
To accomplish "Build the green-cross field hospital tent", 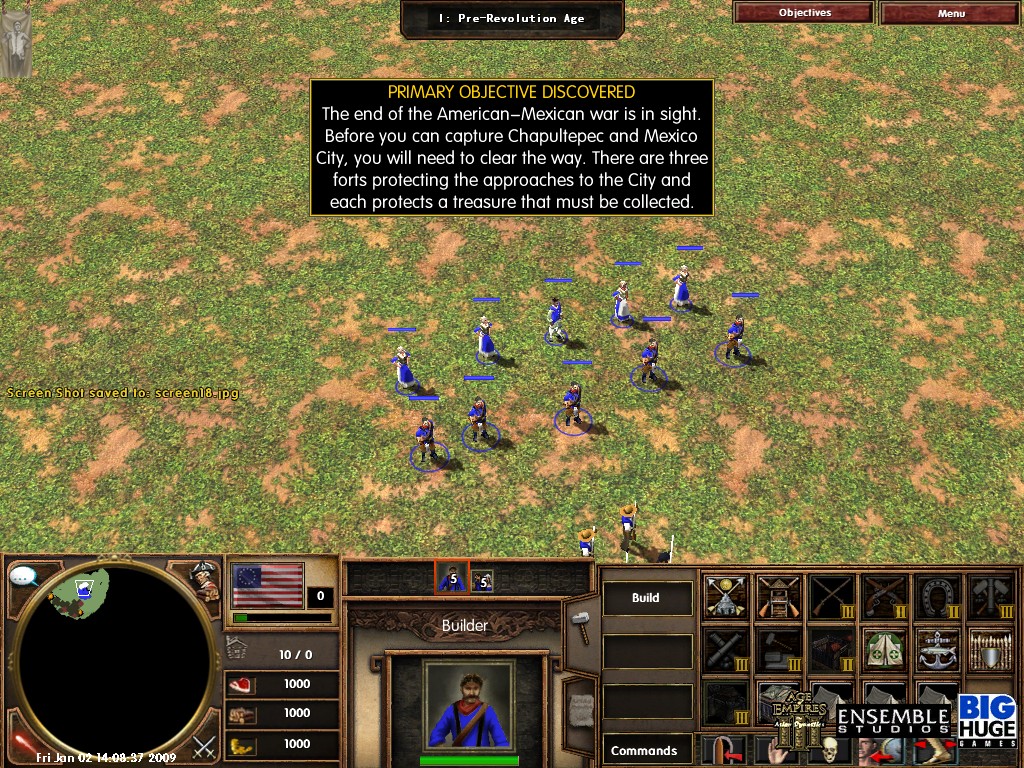I will click(x=884, y=648).
